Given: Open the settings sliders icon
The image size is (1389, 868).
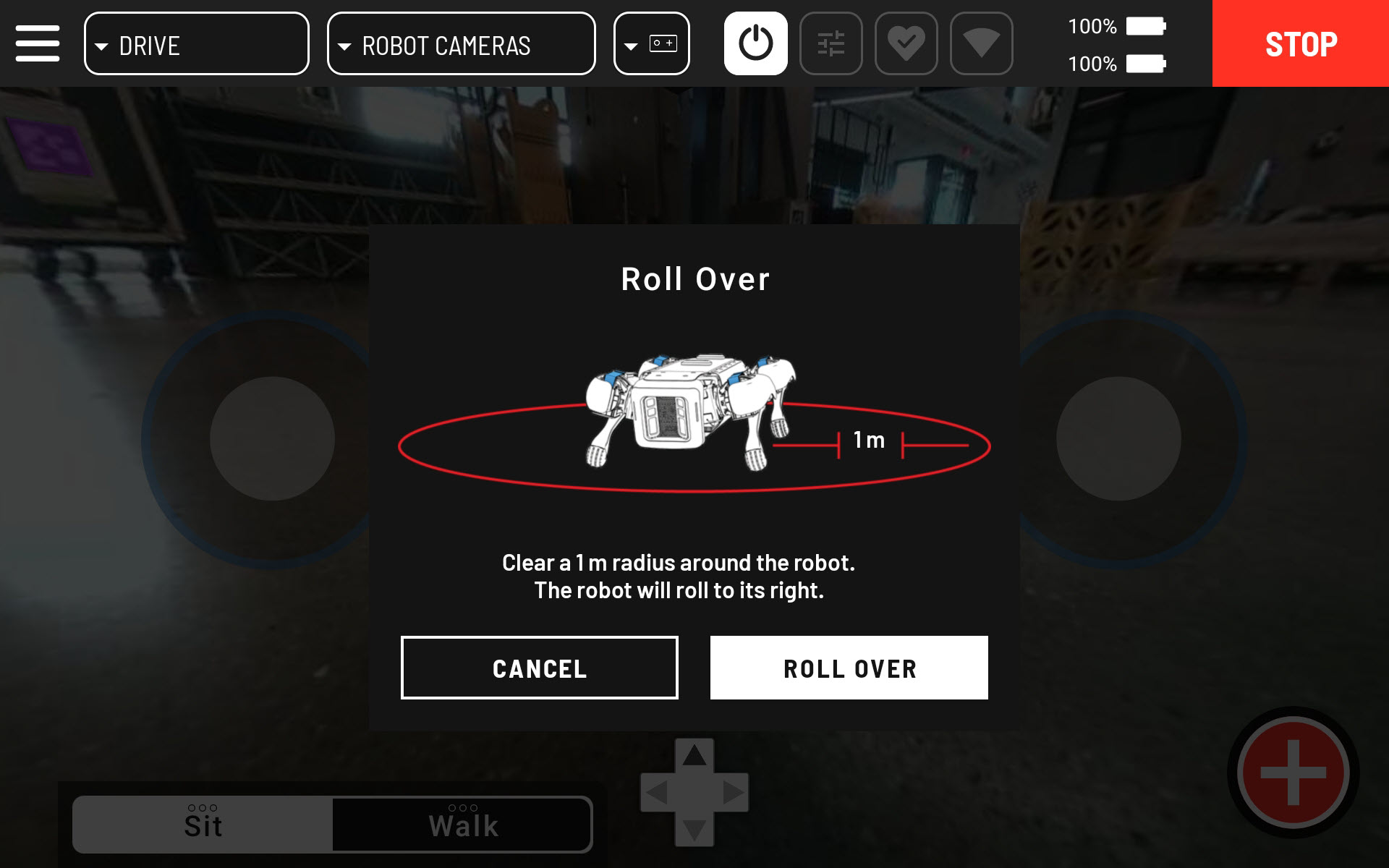Looking at the screenshot, I should tap(832, 43).
